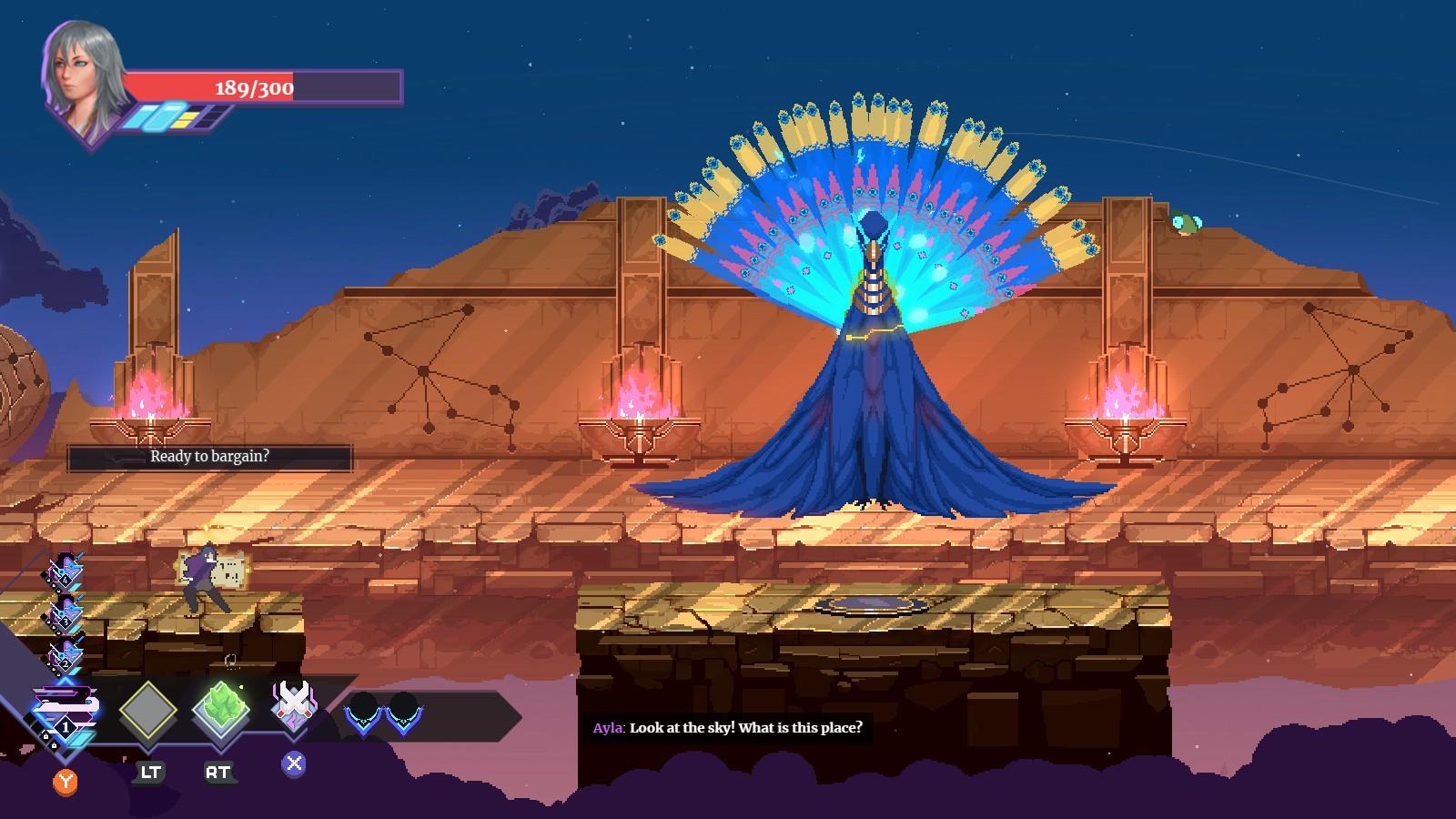Switch to queued weapon slot numbered 2
The image size is (1456, 819).
tap(65, 655)
